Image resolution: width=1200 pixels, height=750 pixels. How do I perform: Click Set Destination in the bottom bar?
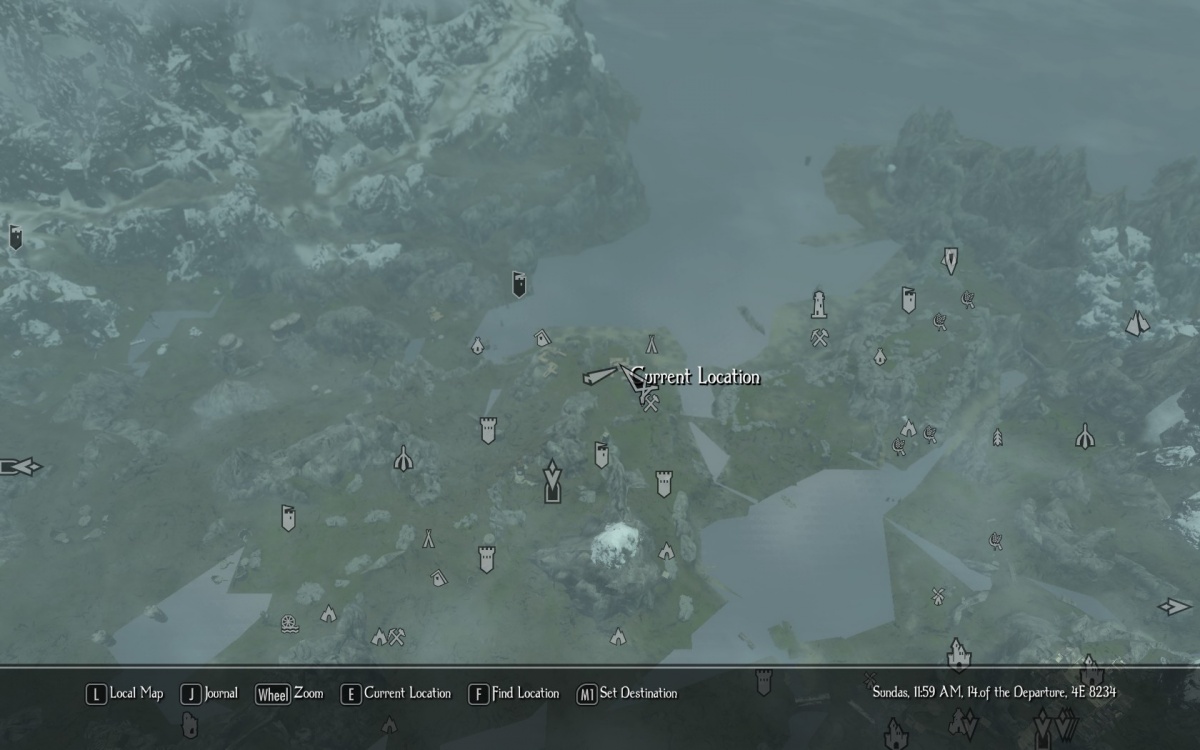[627, 693]
